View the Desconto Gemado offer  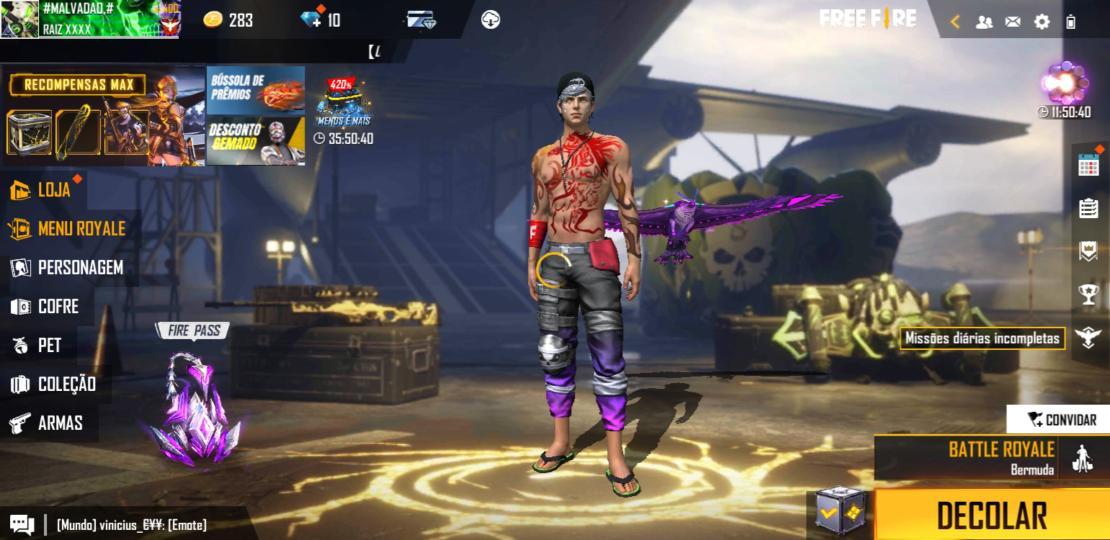255,142
